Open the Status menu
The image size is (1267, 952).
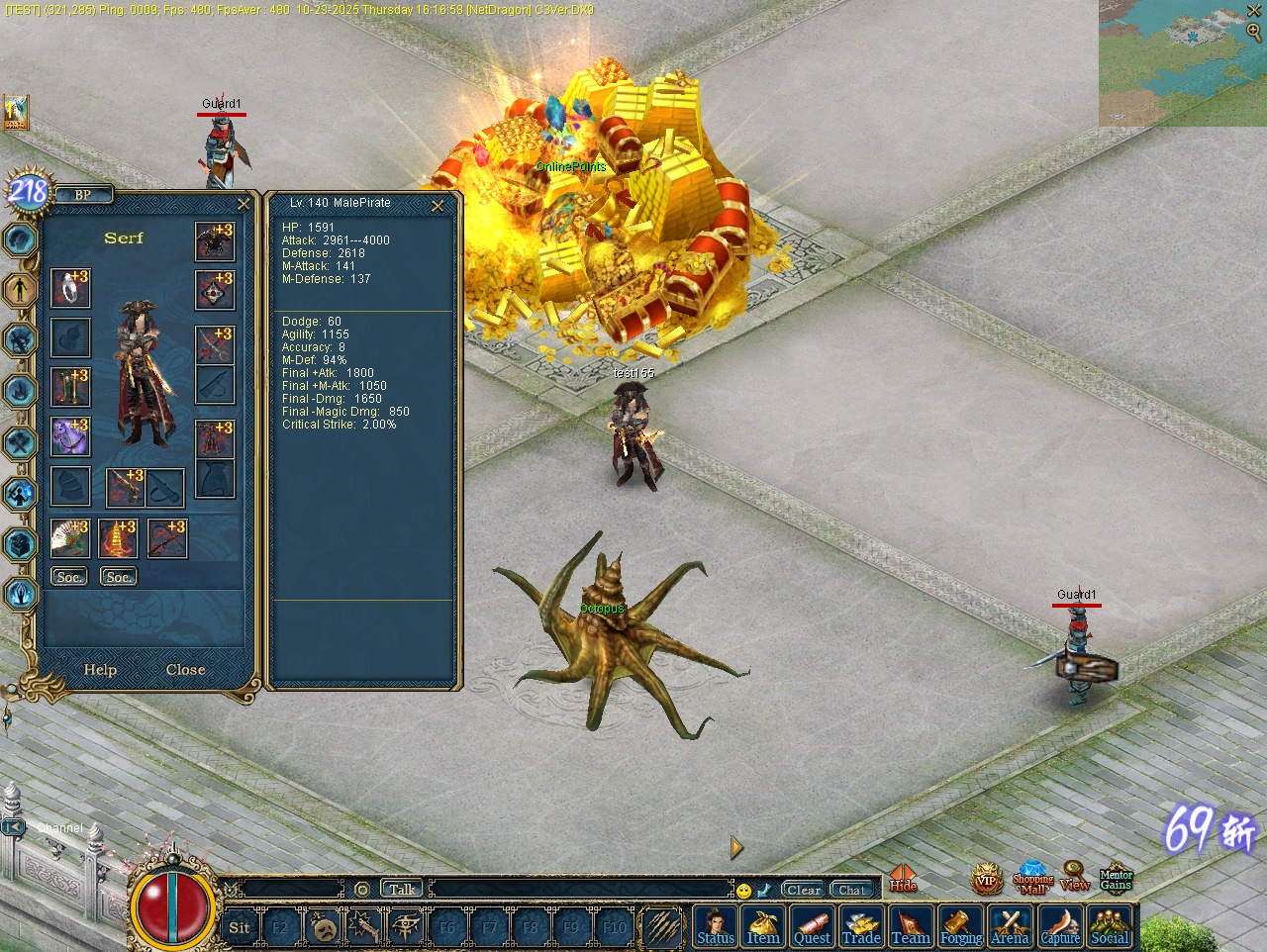[x=716, y=927]
